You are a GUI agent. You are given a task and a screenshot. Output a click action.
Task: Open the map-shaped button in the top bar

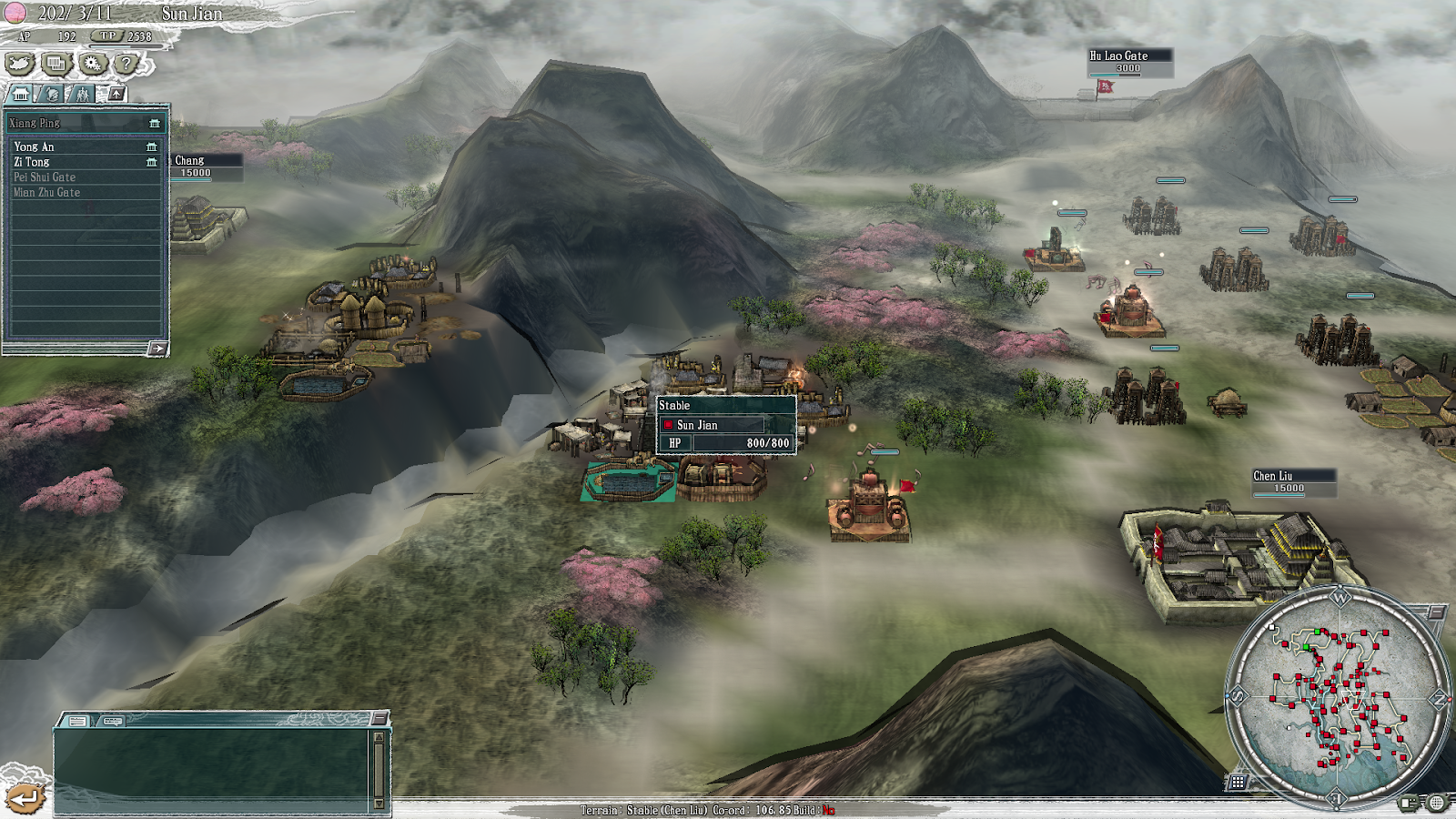20,64
